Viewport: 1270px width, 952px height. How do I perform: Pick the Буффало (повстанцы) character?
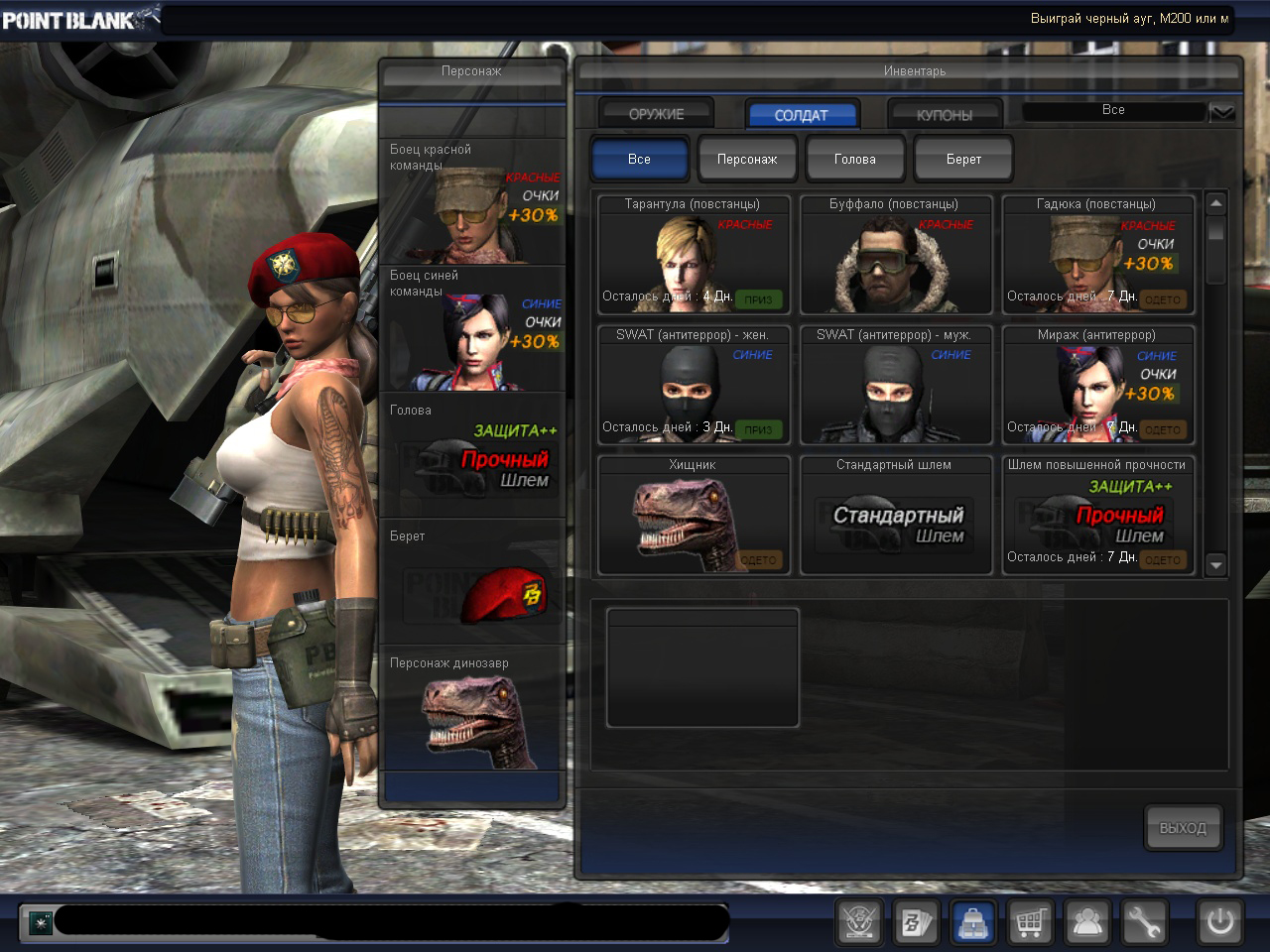894,255
